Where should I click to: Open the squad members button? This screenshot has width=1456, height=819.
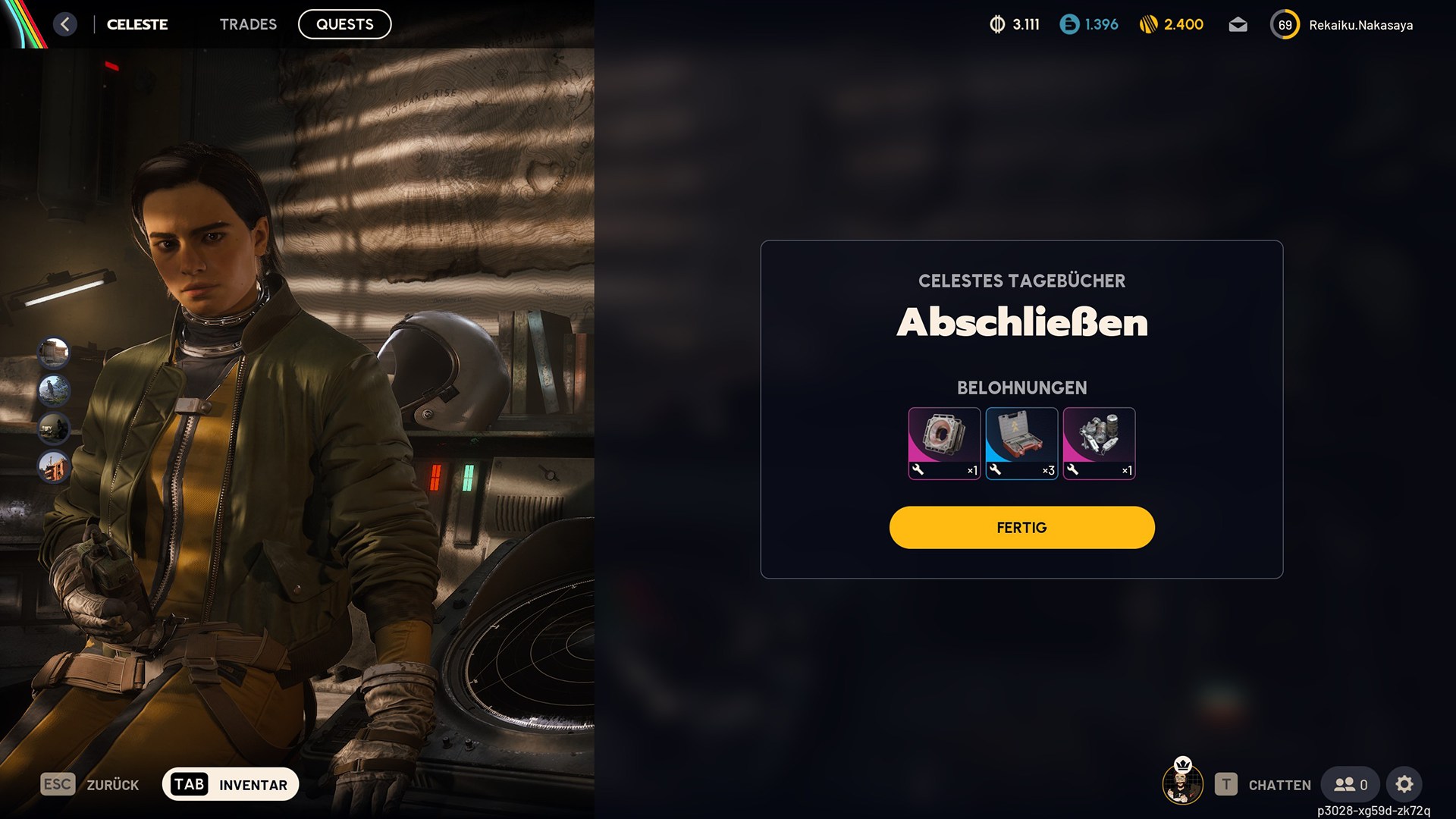(x=1351, y=785)
